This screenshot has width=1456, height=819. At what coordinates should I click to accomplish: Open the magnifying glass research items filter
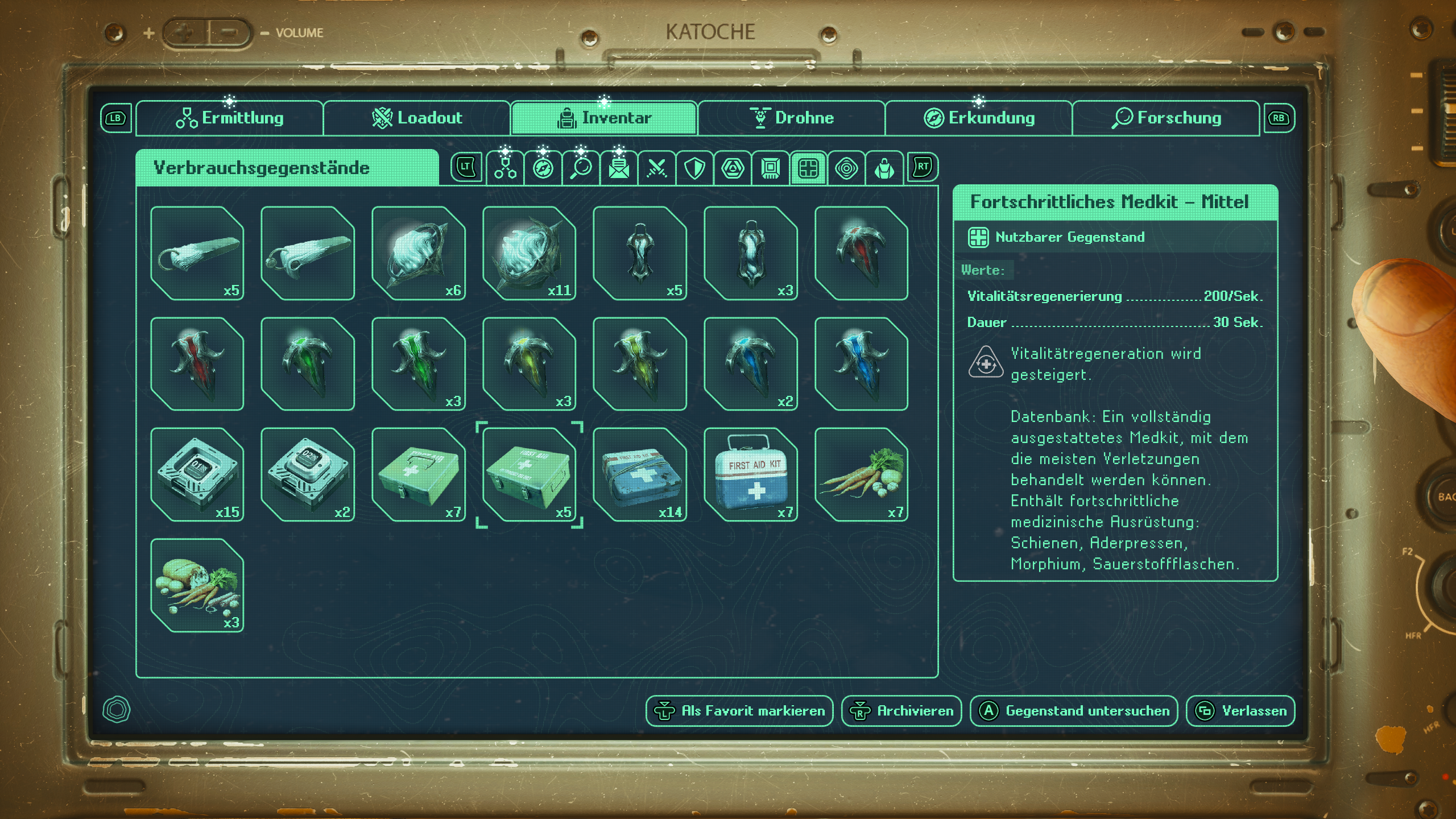tap(580, 167)
